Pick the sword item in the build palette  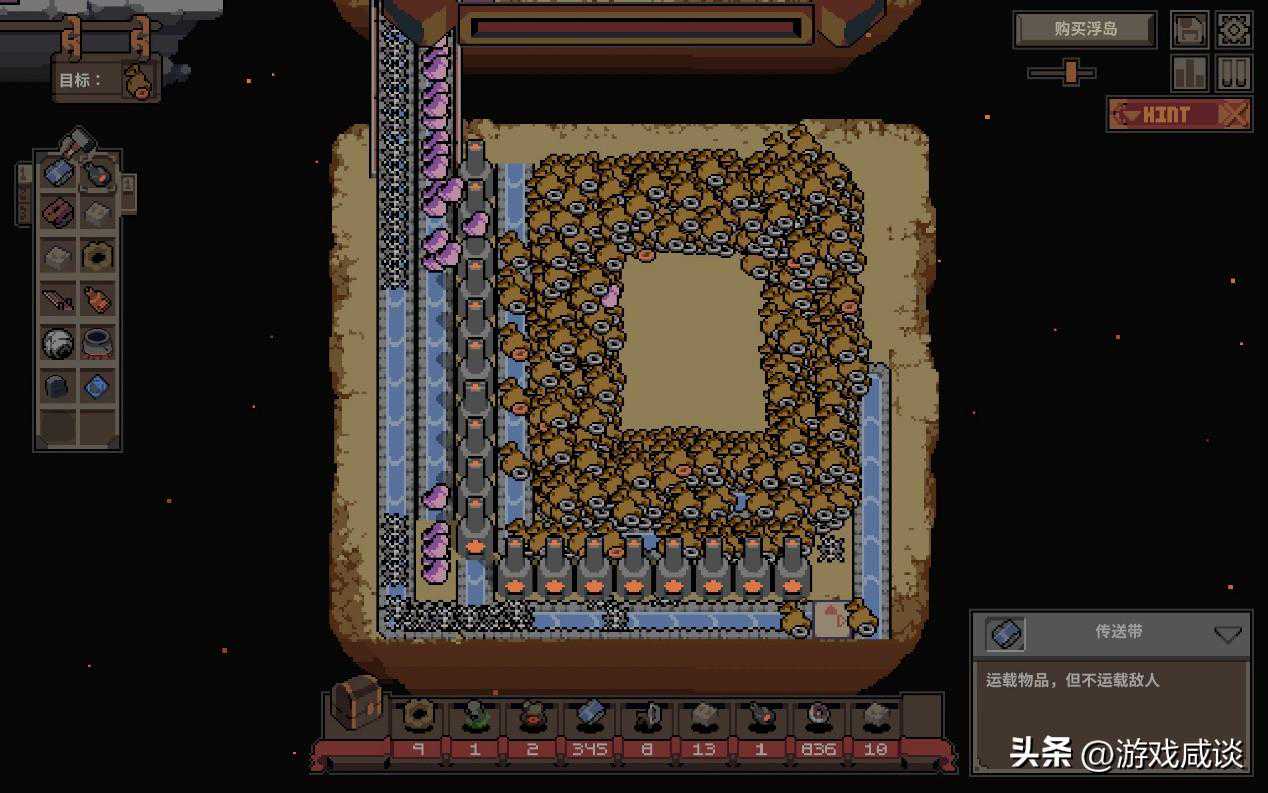(x=58, y=299)
